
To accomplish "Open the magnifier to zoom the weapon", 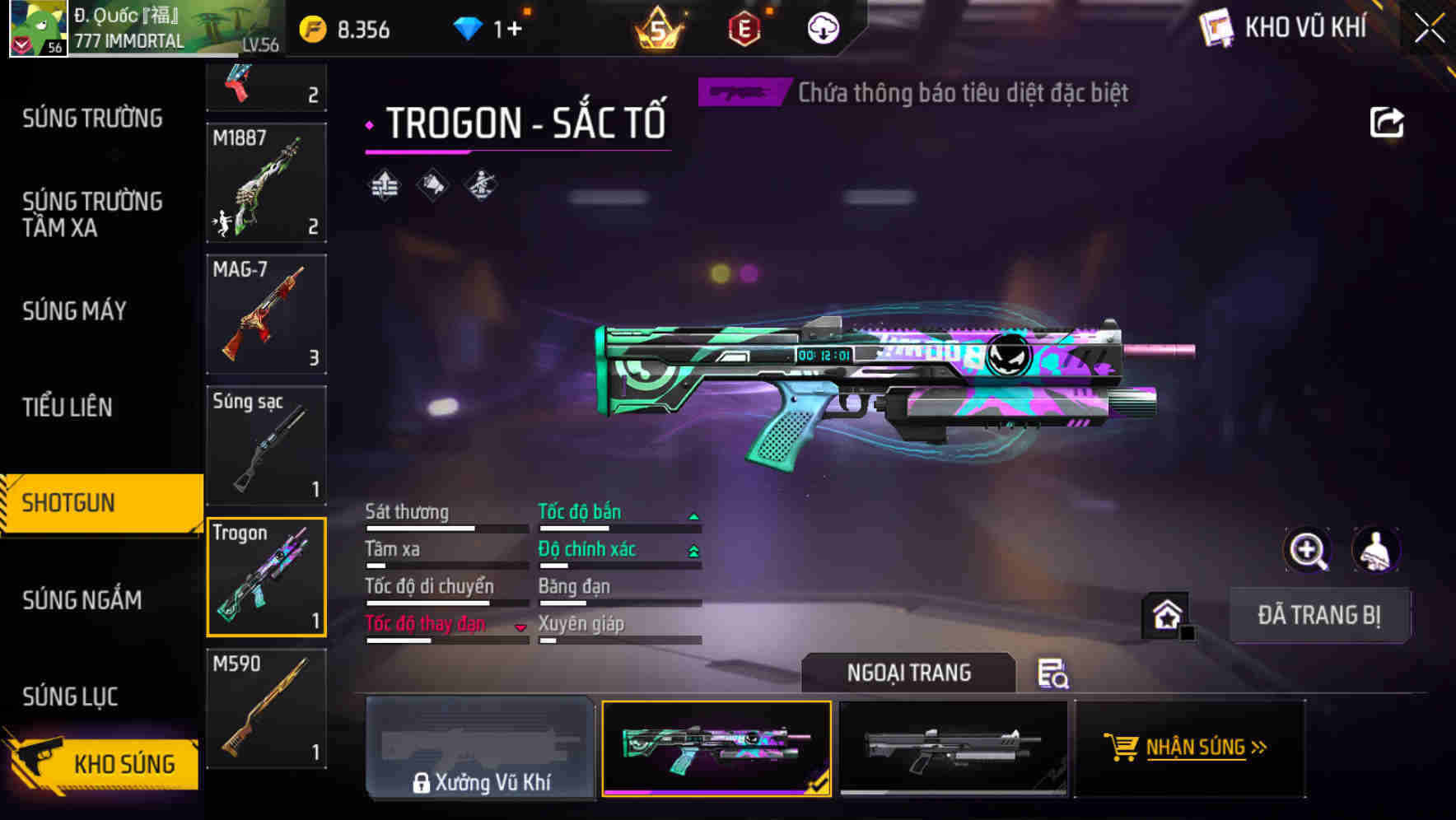I will [1309, 550].
